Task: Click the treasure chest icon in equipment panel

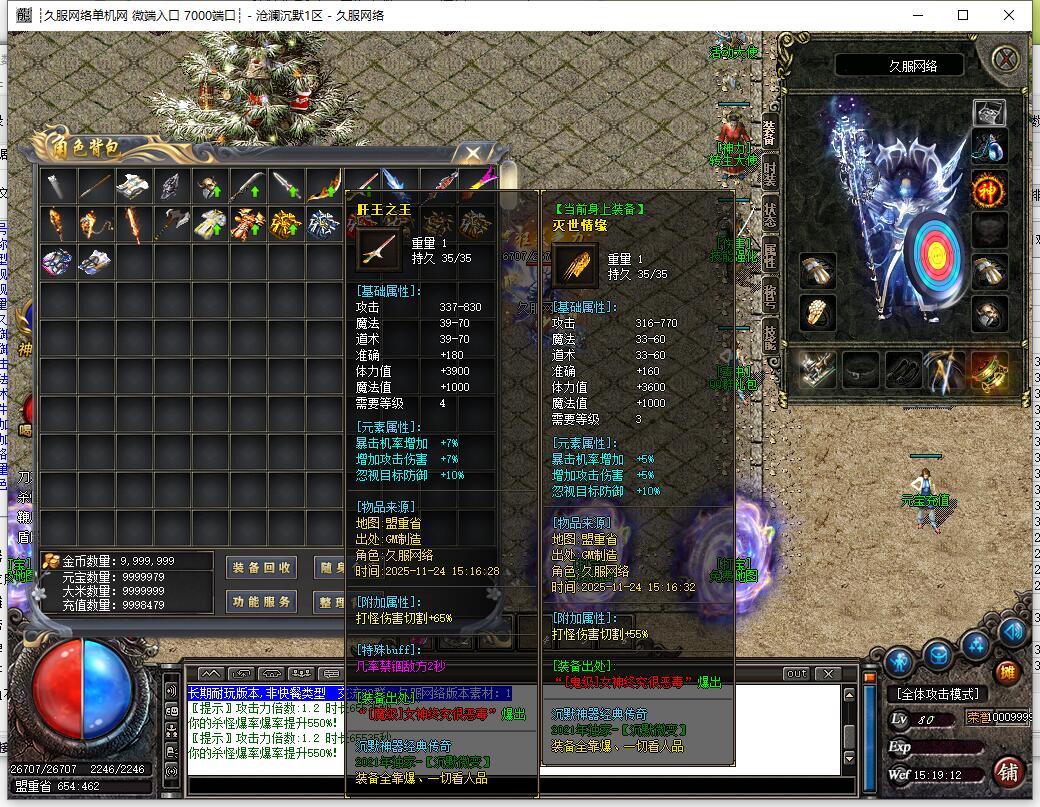Action: (x=989, y=113)
